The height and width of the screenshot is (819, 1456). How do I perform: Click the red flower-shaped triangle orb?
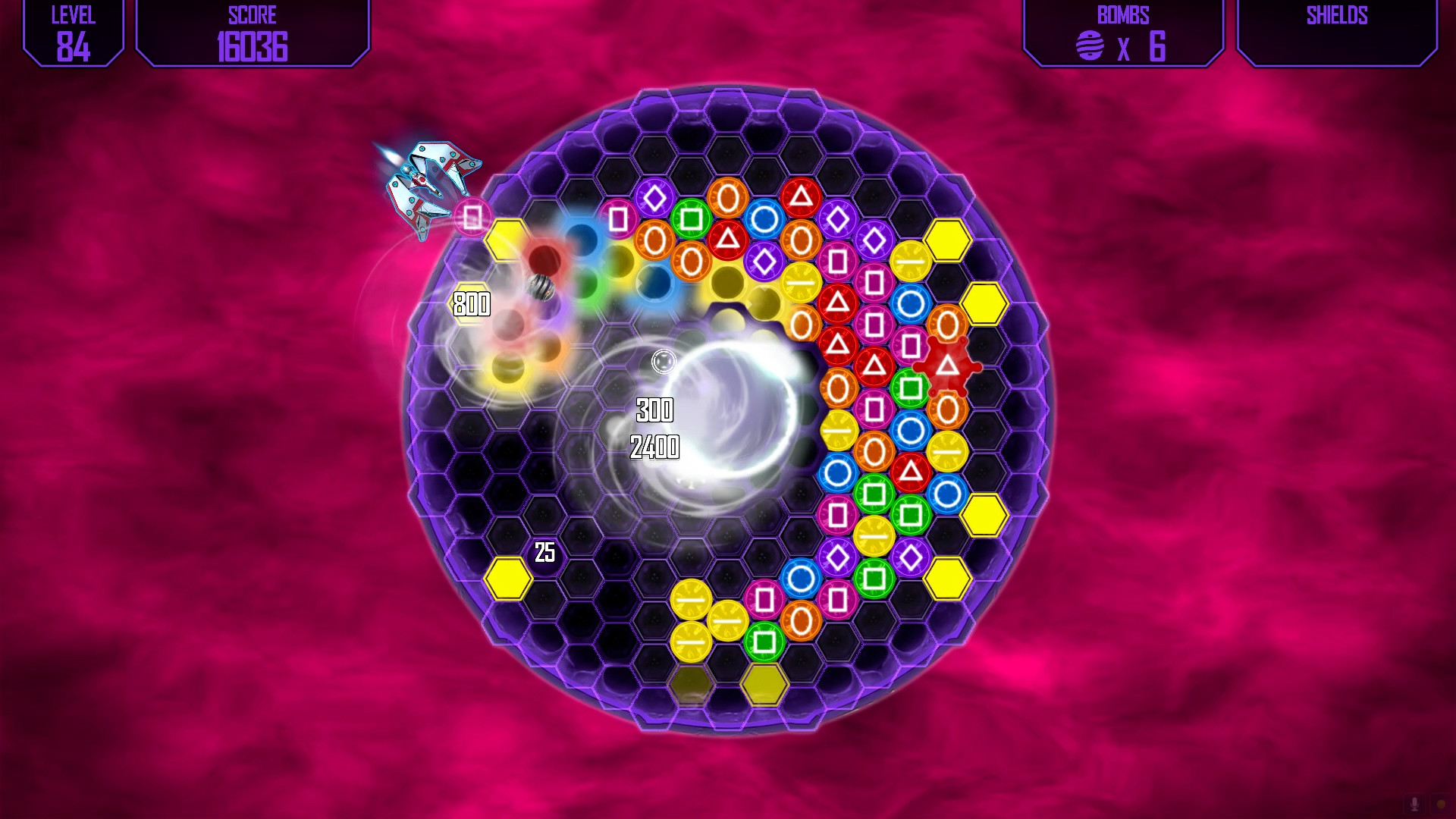948,366
